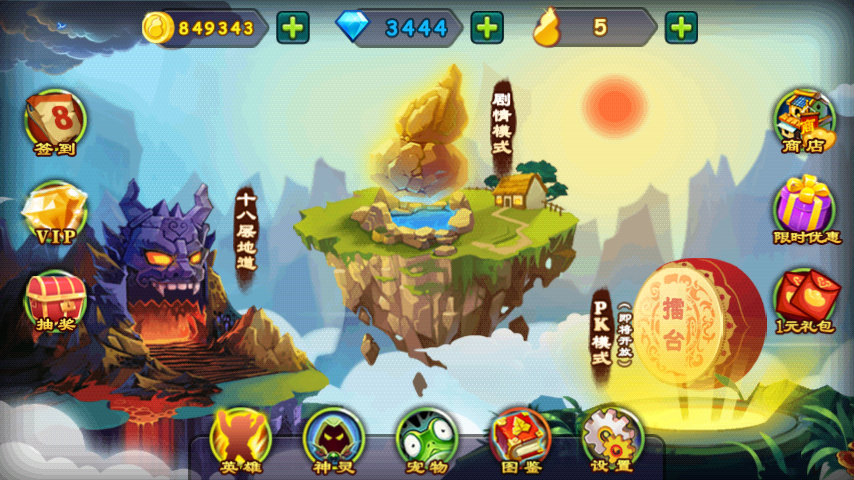Viewport: 854px width, 480px height.
Task: Add more gold coins with plus button
Action: pyautogui.click(x=292, y=28)
